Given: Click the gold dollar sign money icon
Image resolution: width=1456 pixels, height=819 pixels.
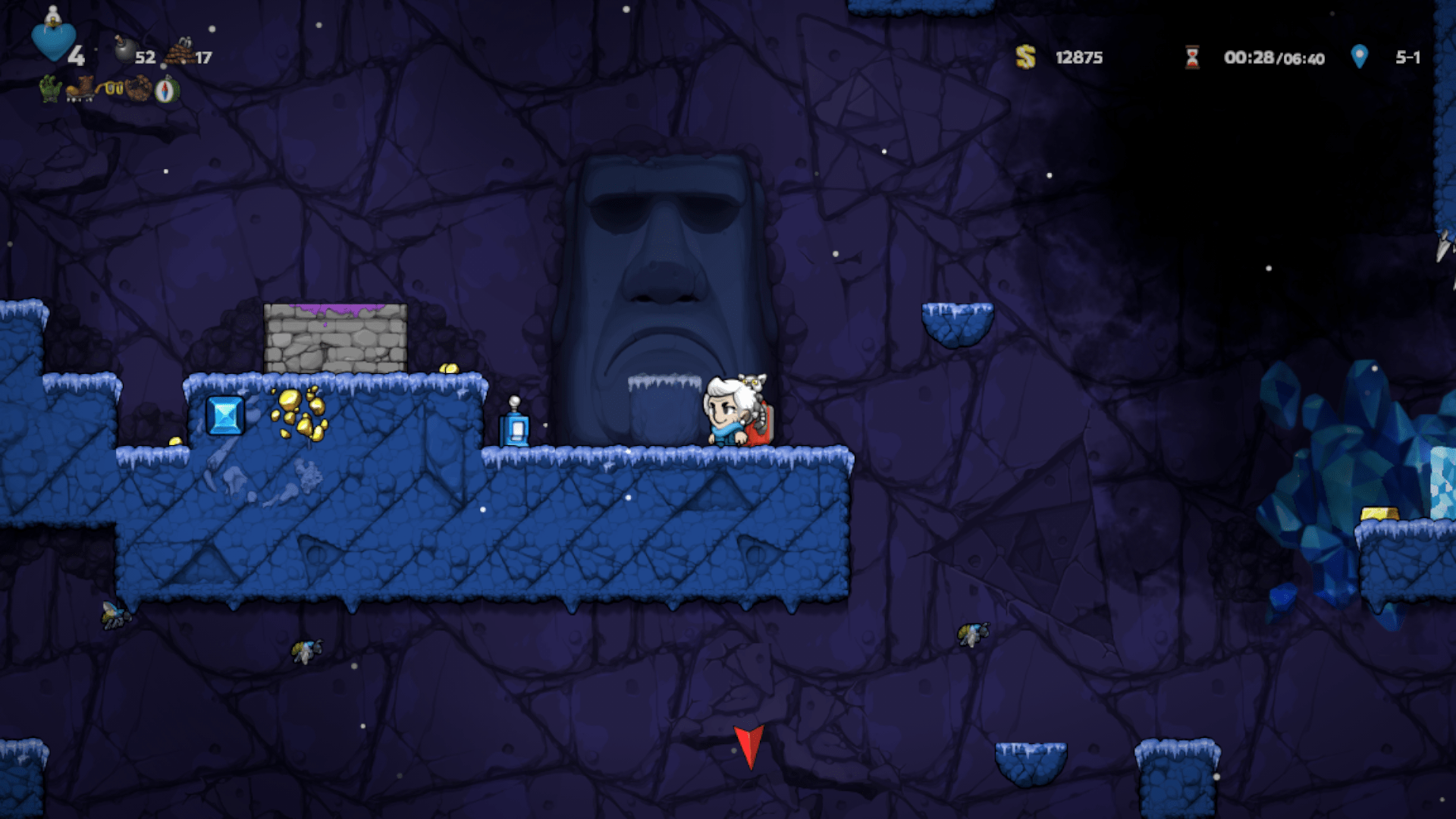Looking at the screenshot, I should pyautogui.click(x=1025, y=58).
